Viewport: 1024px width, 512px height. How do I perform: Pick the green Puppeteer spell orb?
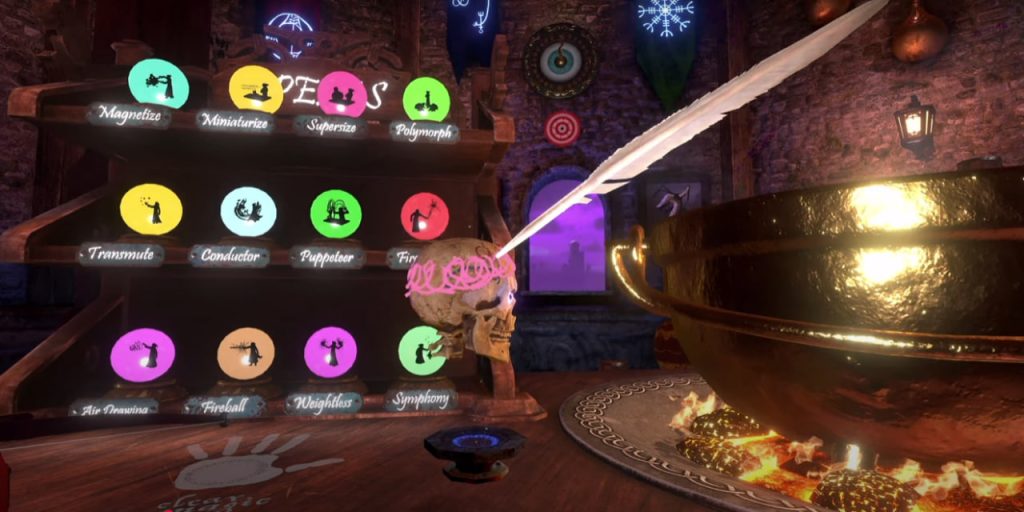click(336, 214)
